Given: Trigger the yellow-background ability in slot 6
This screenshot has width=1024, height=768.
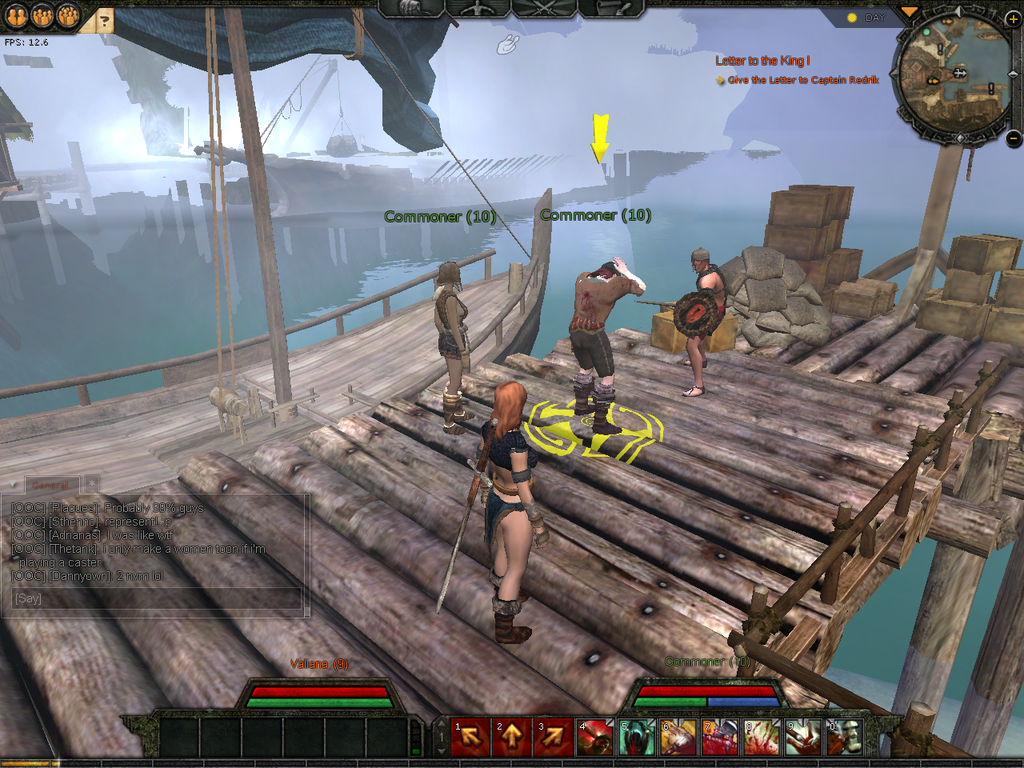Looking at the screenshot, I should [x=678, y=738].
